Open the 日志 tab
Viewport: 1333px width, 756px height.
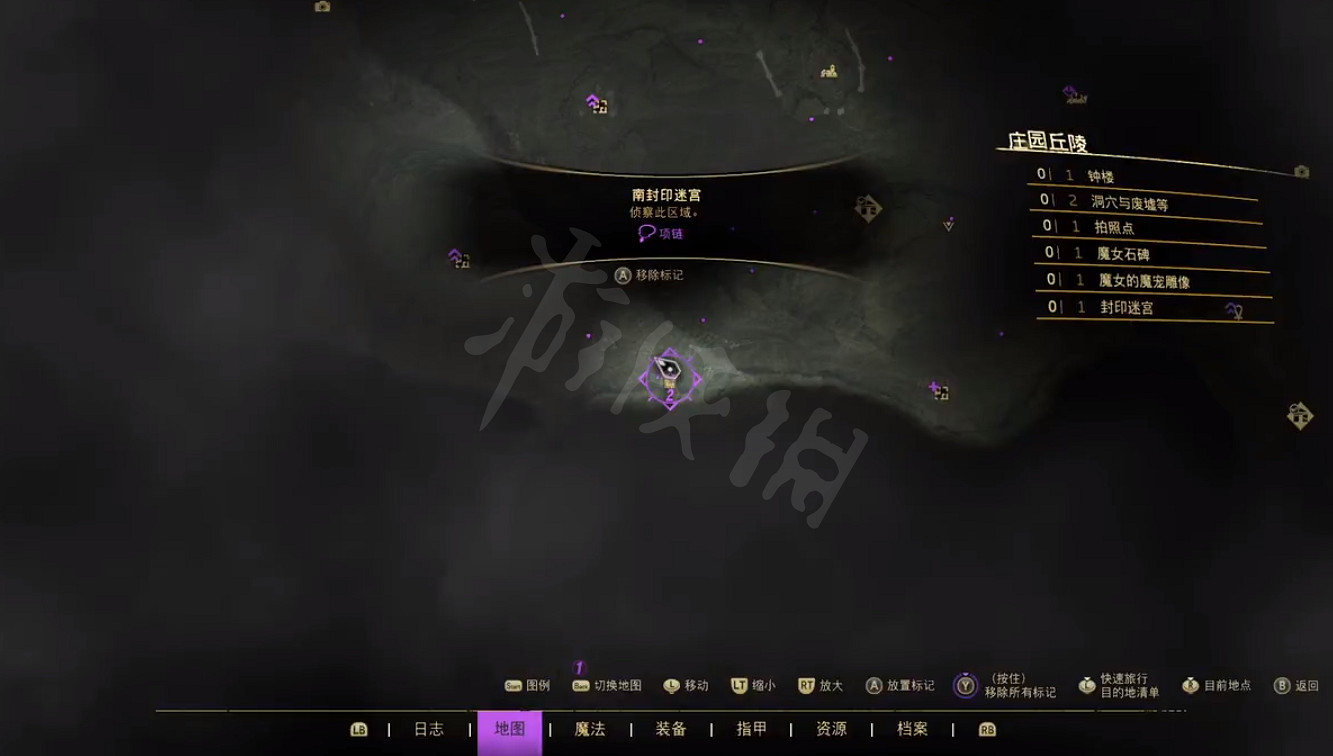[x=428, y=730]
